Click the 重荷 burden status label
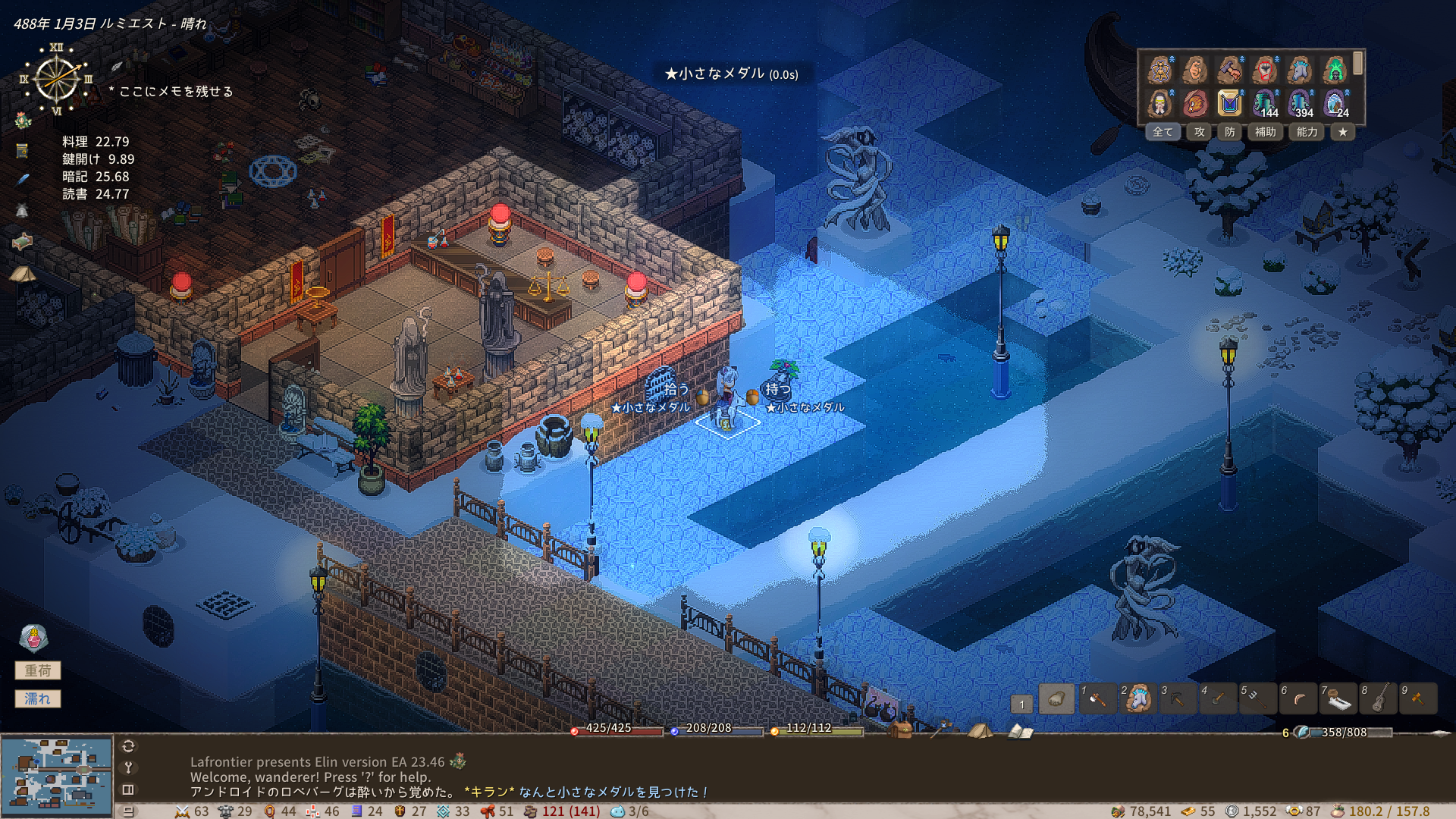Image resolution: width=1456 pixels, height=819 pixels. 38,670
